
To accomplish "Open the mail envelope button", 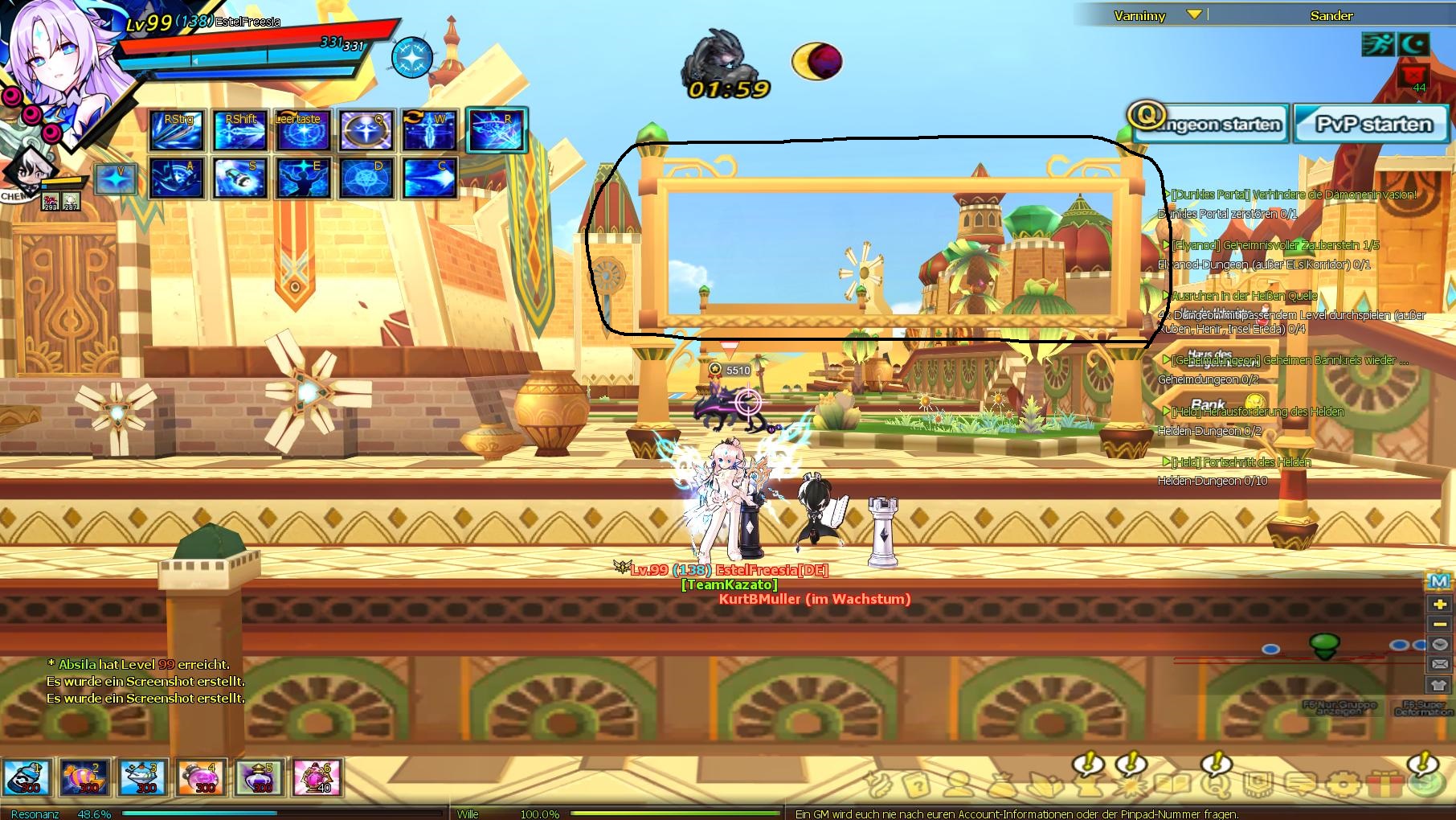I will [1439, 664].
